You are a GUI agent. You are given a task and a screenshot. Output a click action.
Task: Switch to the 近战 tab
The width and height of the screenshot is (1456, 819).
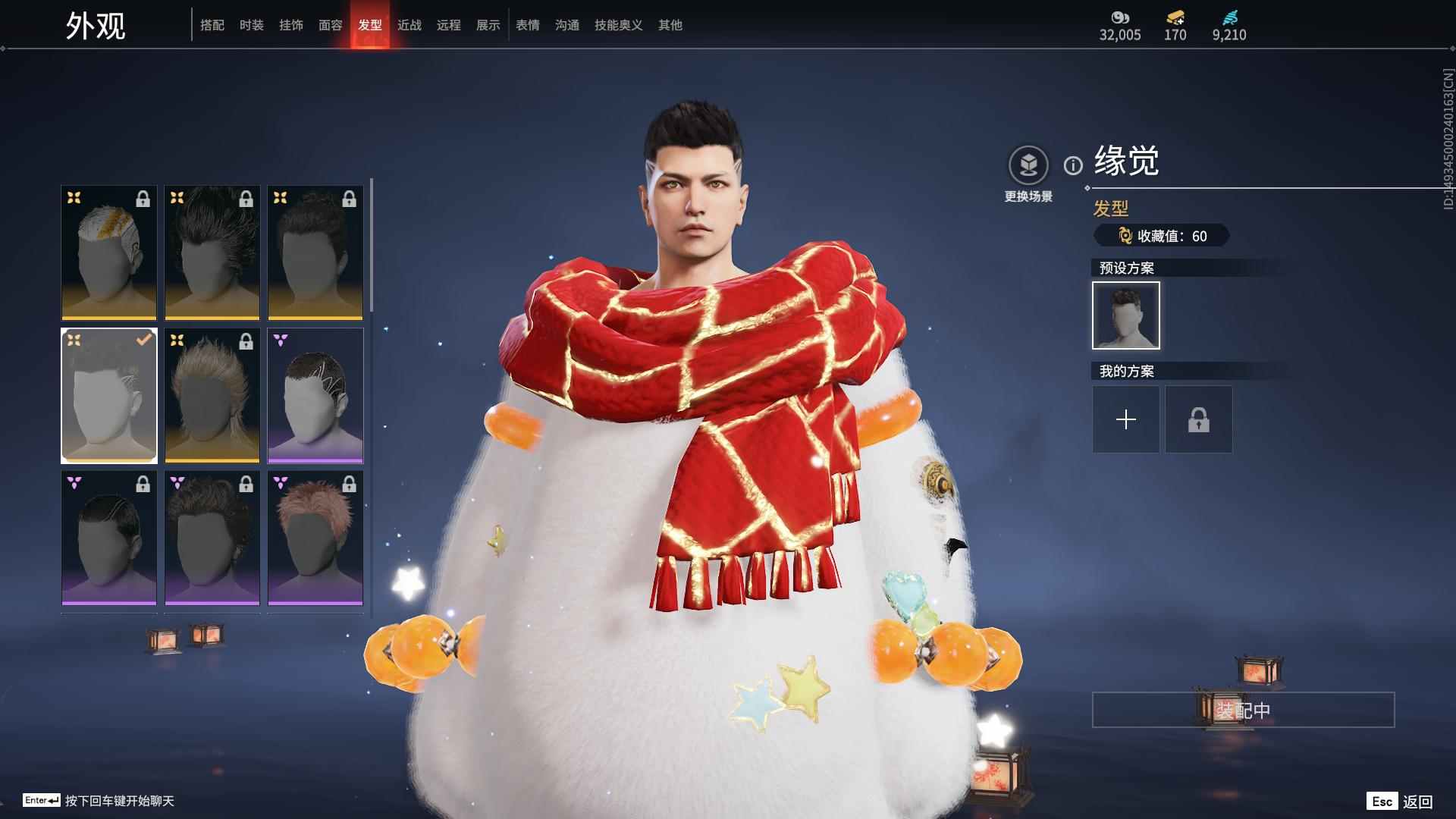[x=409, y=25]
